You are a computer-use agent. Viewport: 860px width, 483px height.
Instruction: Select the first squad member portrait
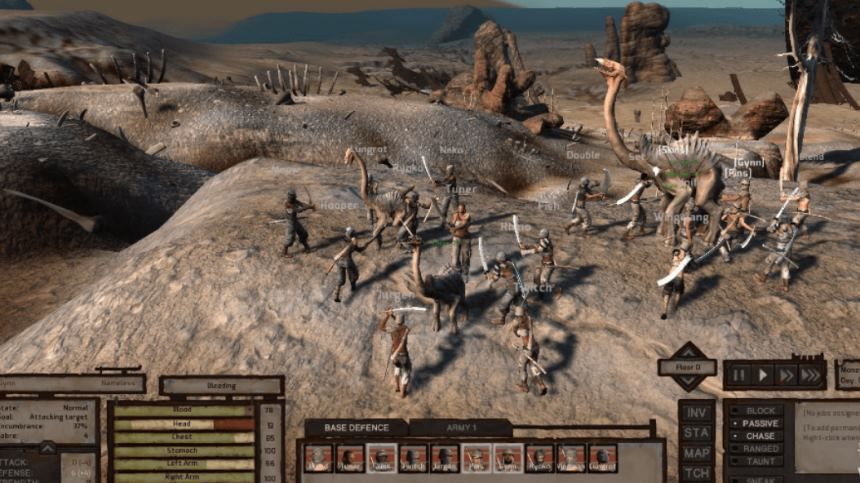[x=318, y=458]
